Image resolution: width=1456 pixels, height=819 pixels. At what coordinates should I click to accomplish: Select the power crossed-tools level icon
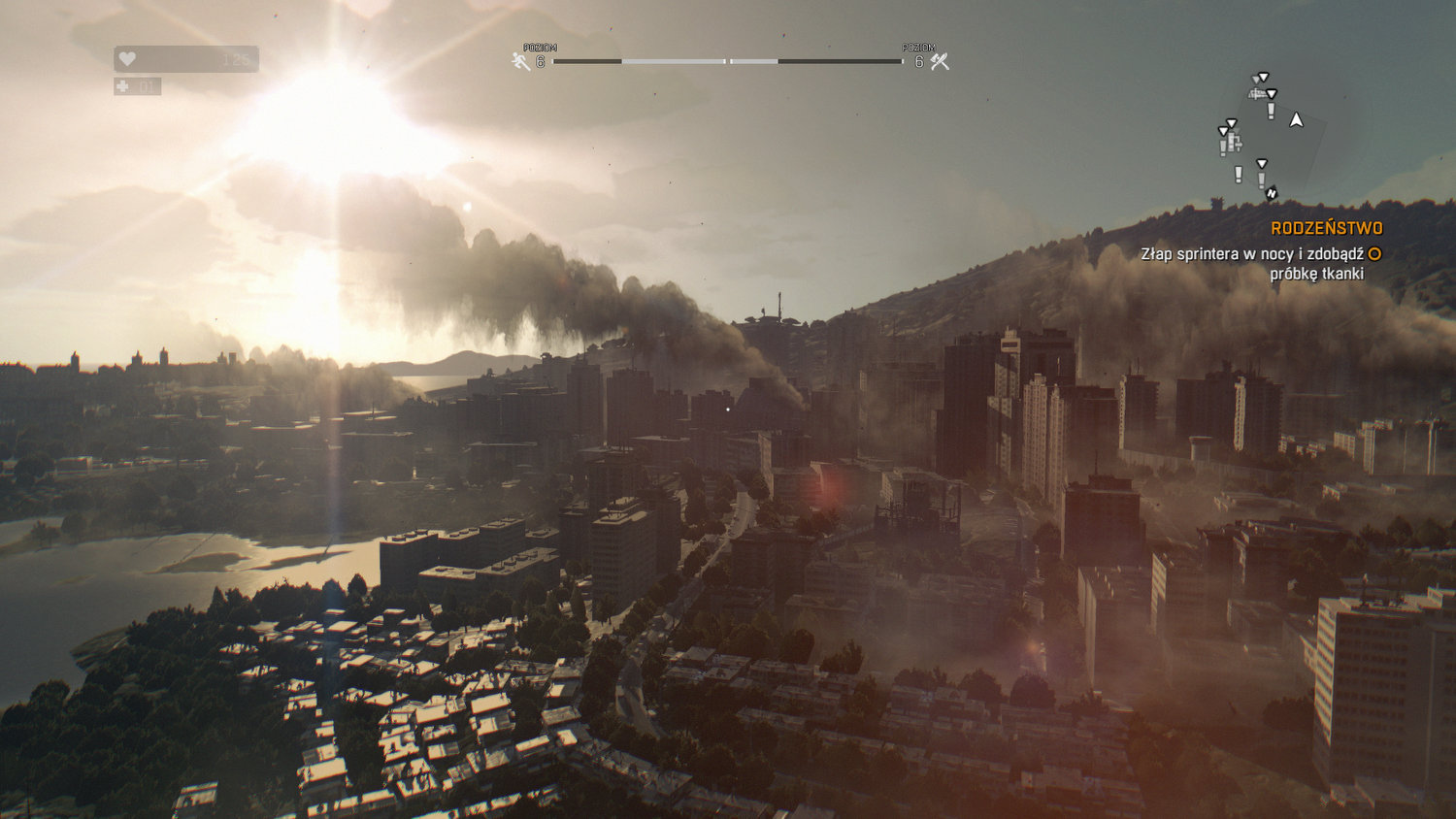939,62
